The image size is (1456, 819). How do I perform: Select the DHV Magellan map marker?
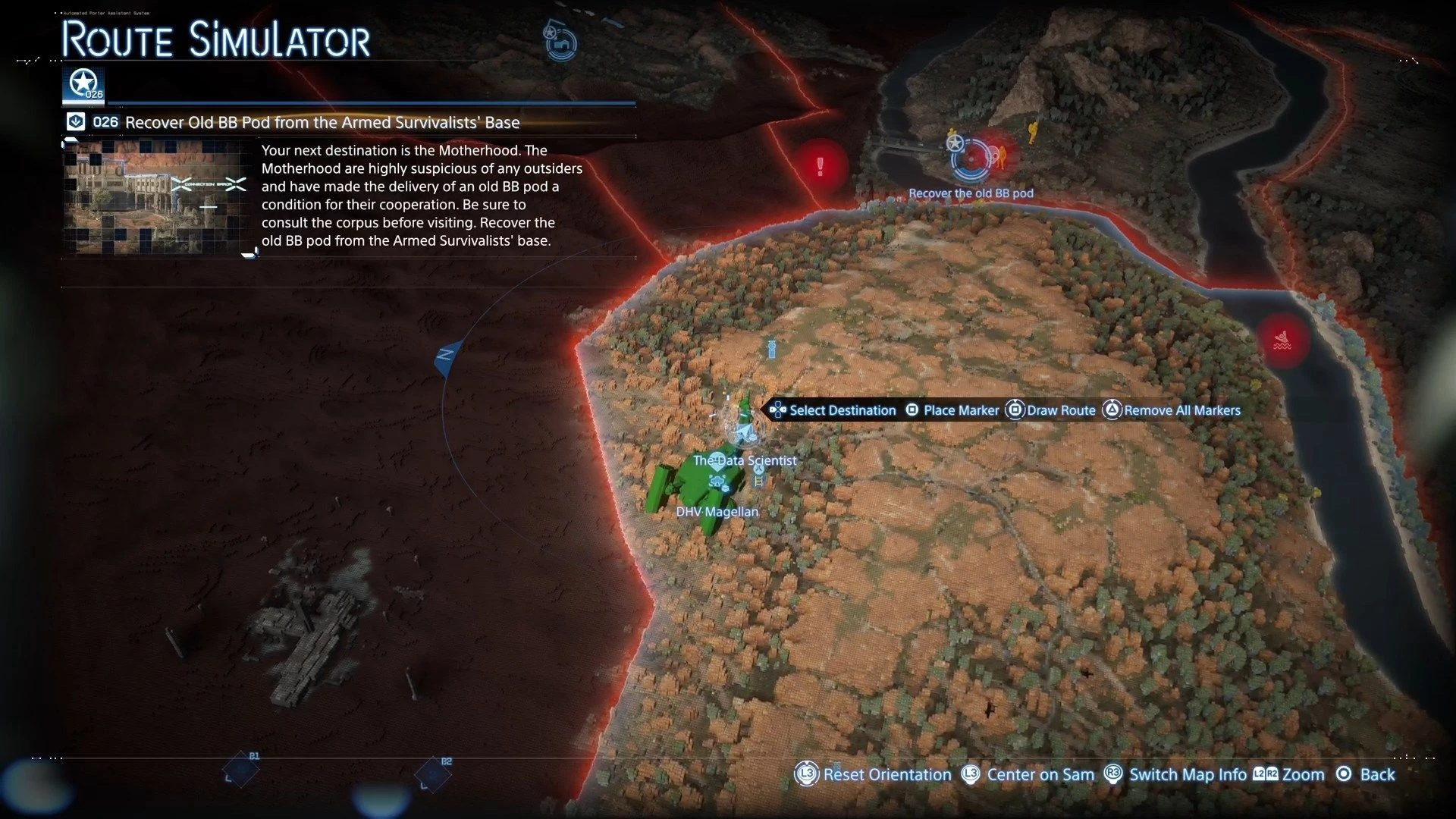click(717, 482)
